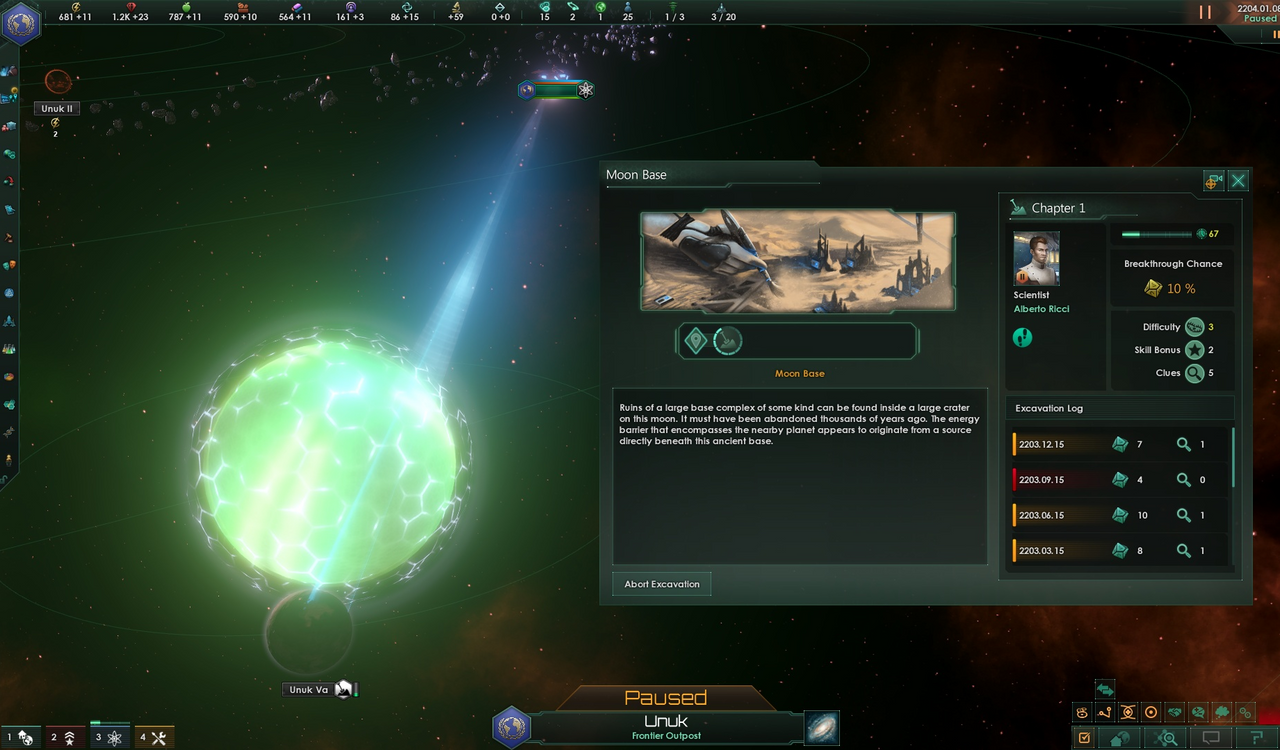
Task: Toggle the diplomacy handshake map mode
Action: point(1173,712)
